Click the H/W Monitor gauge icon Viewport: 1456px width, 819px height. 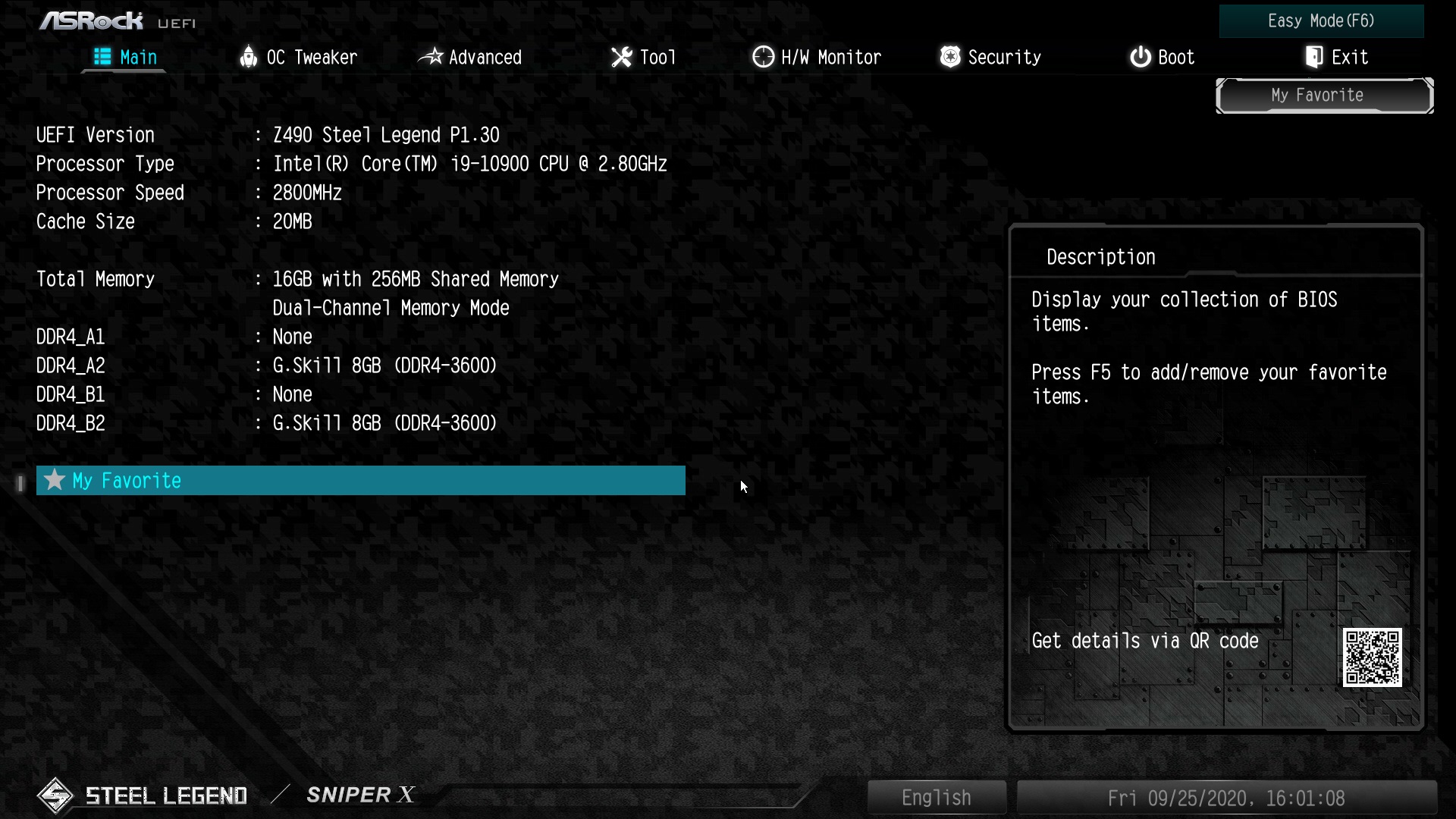point(763,57)
